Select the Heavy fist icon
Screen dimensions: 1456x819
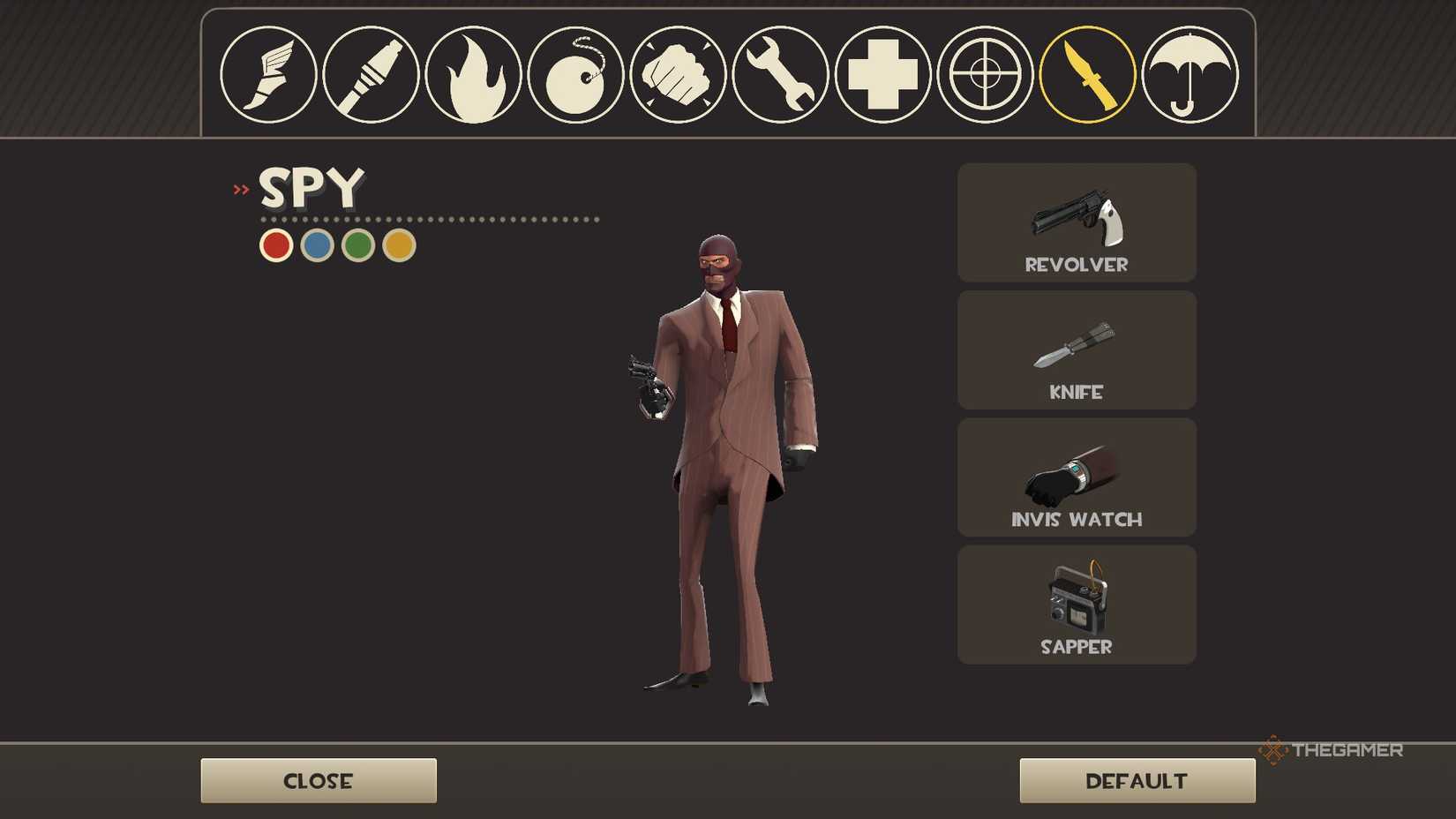[678, 76]
